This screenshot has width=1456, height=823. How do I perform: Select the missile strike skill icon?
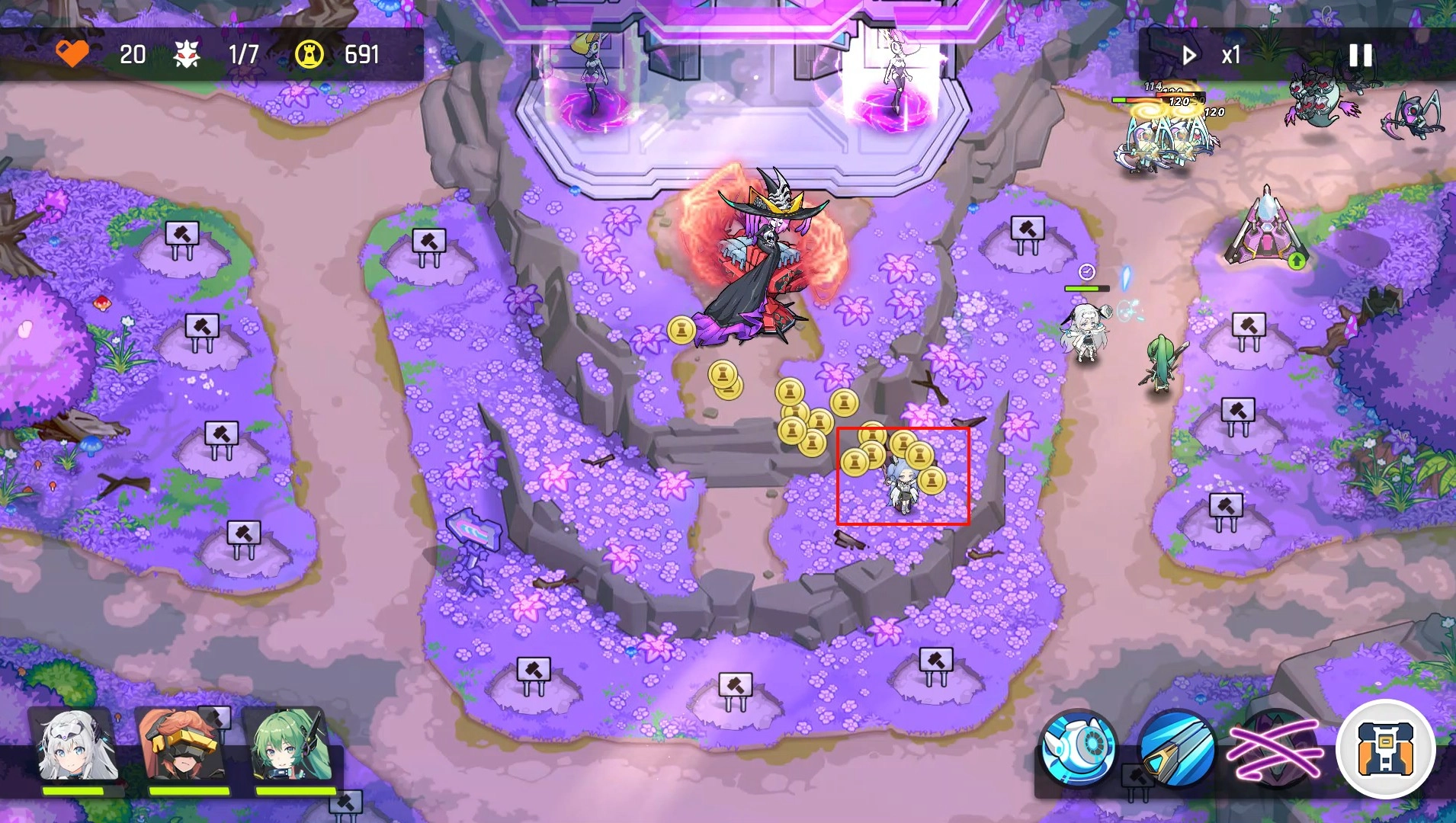(x=1178, y=751)
